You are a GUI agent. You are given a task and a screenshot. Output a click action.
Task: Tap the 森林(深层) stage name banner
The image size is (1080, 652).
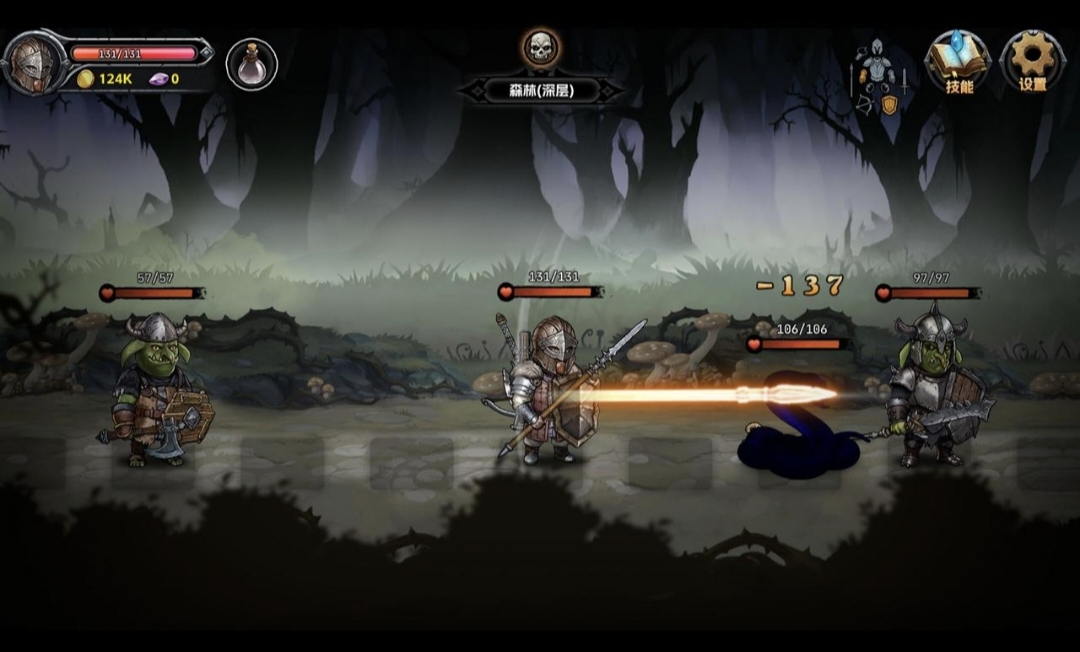click(541, 90)
